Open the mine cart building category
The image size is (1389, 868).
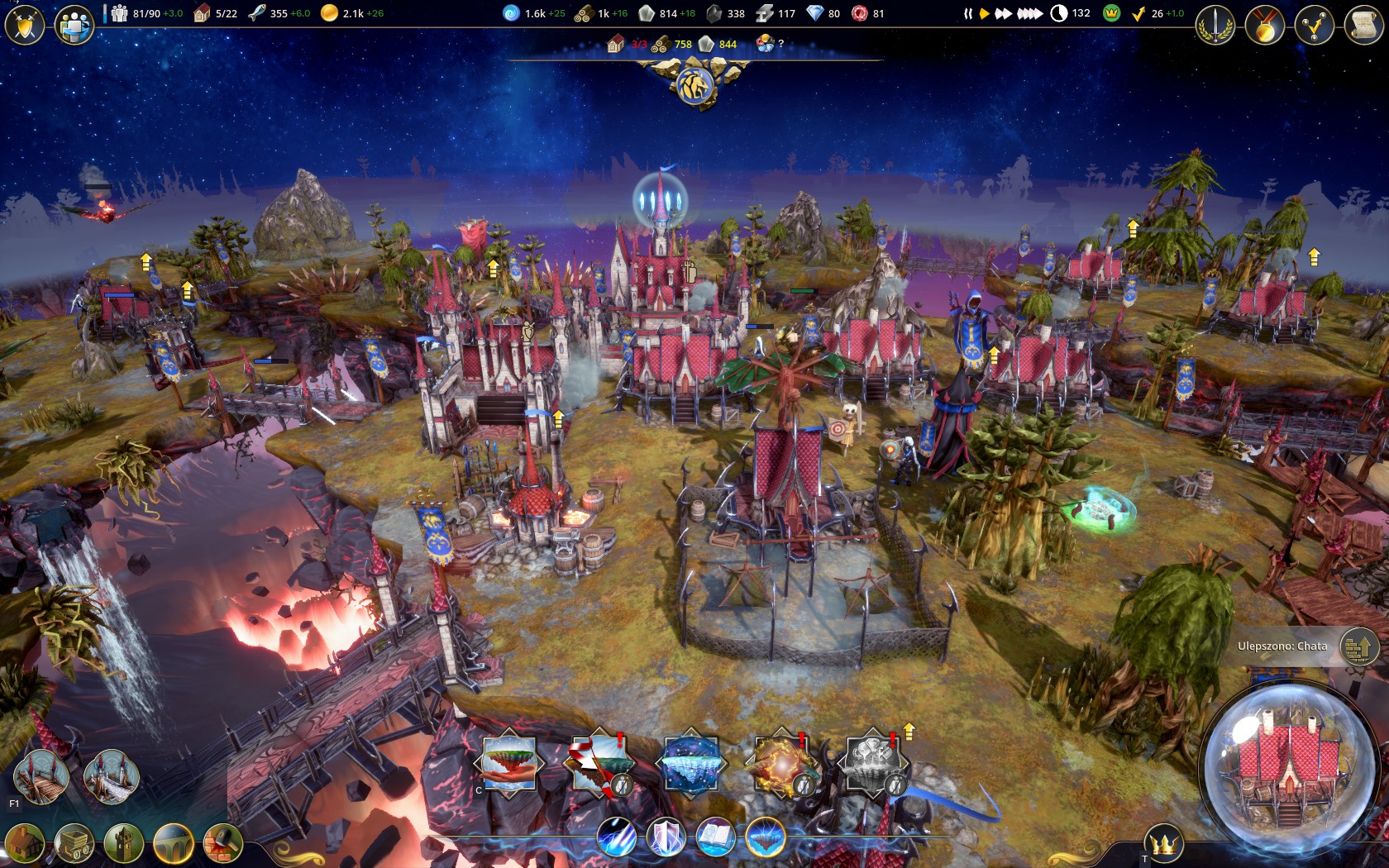point(74,844)
